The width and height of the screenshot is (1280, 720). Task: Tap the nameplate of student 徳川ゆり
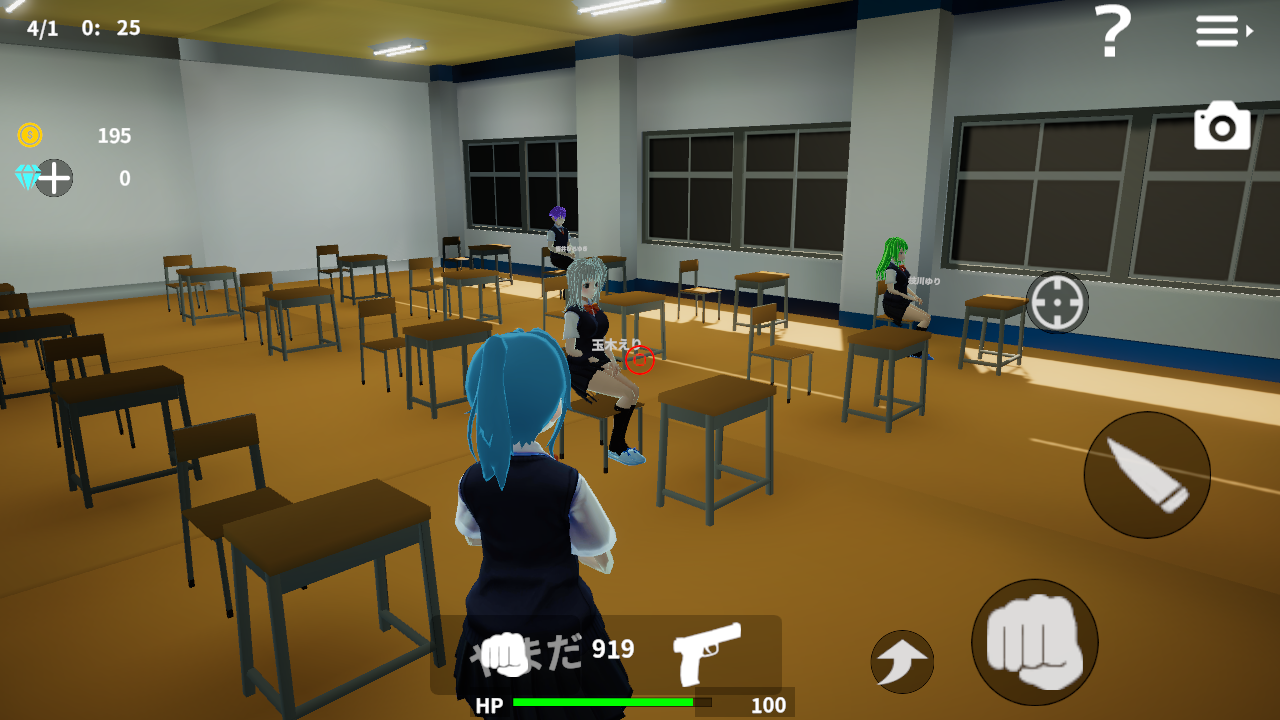(927, 283)
